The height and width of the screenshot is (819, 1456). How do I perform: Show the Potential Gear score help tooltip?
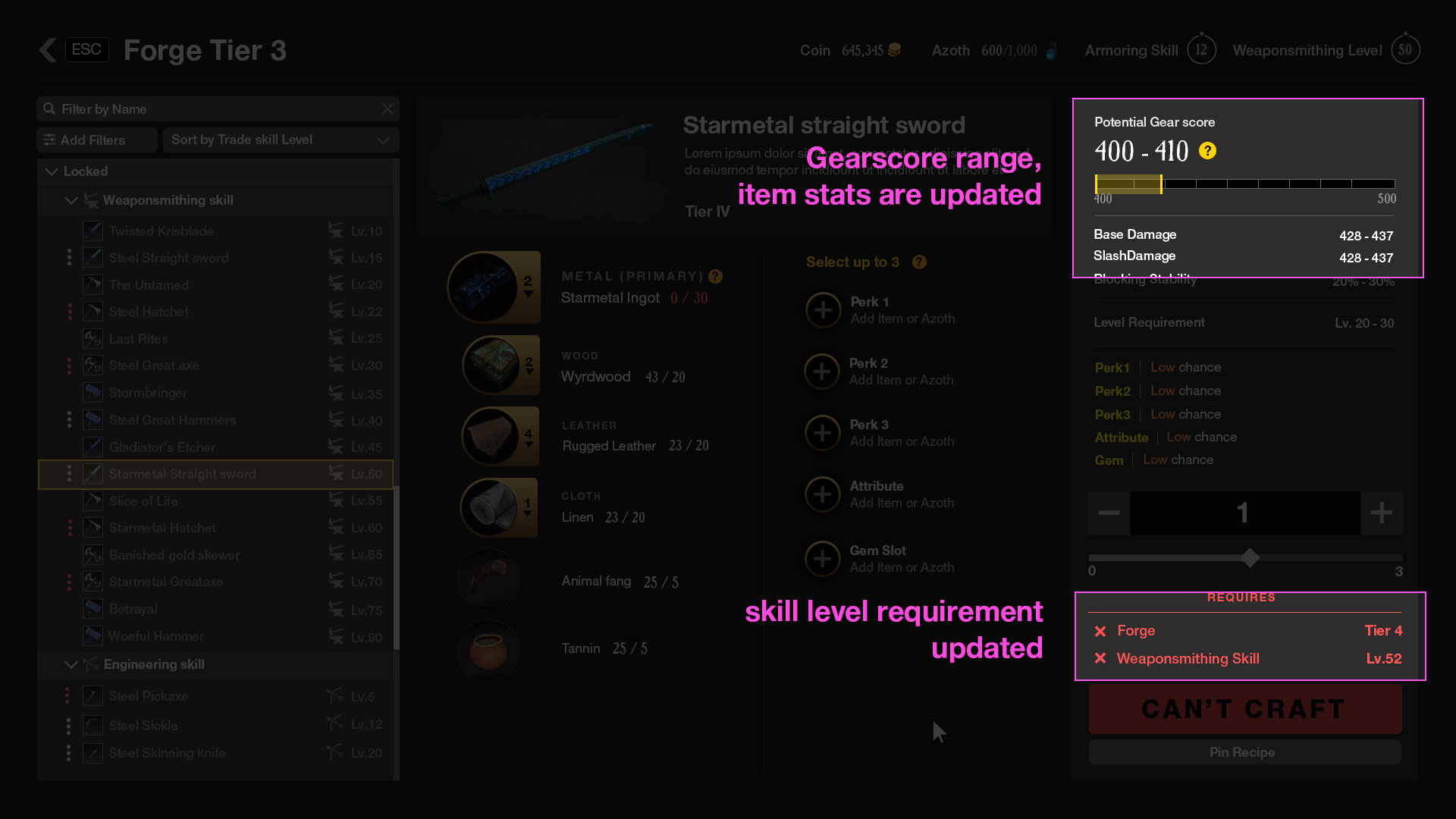click(x=1207, y=151)
